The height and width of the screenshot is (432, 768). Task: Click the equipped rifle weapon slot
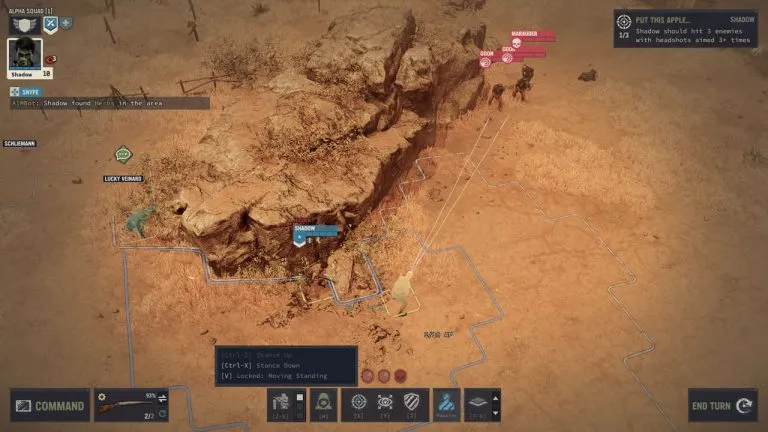click(132, 406)
